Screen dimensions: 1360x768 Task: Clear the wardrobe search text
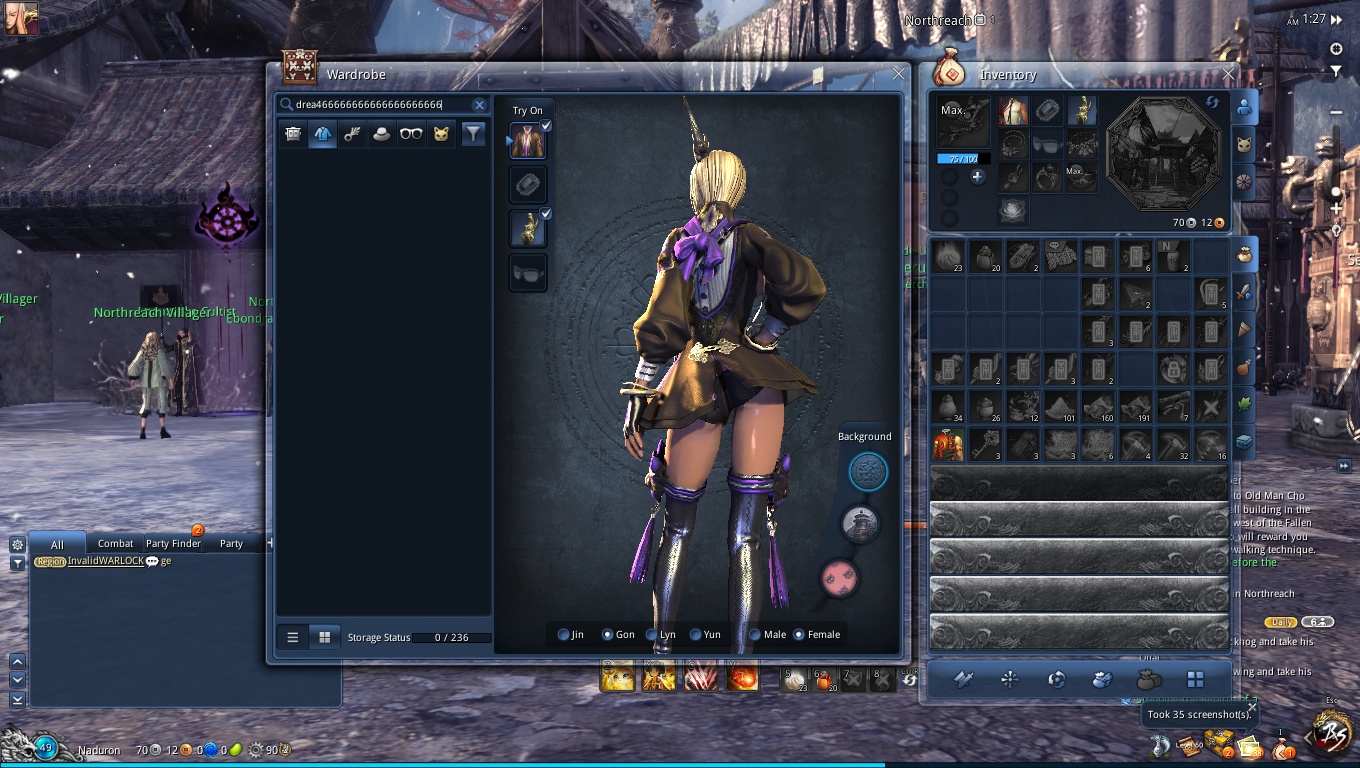[479, 105]
